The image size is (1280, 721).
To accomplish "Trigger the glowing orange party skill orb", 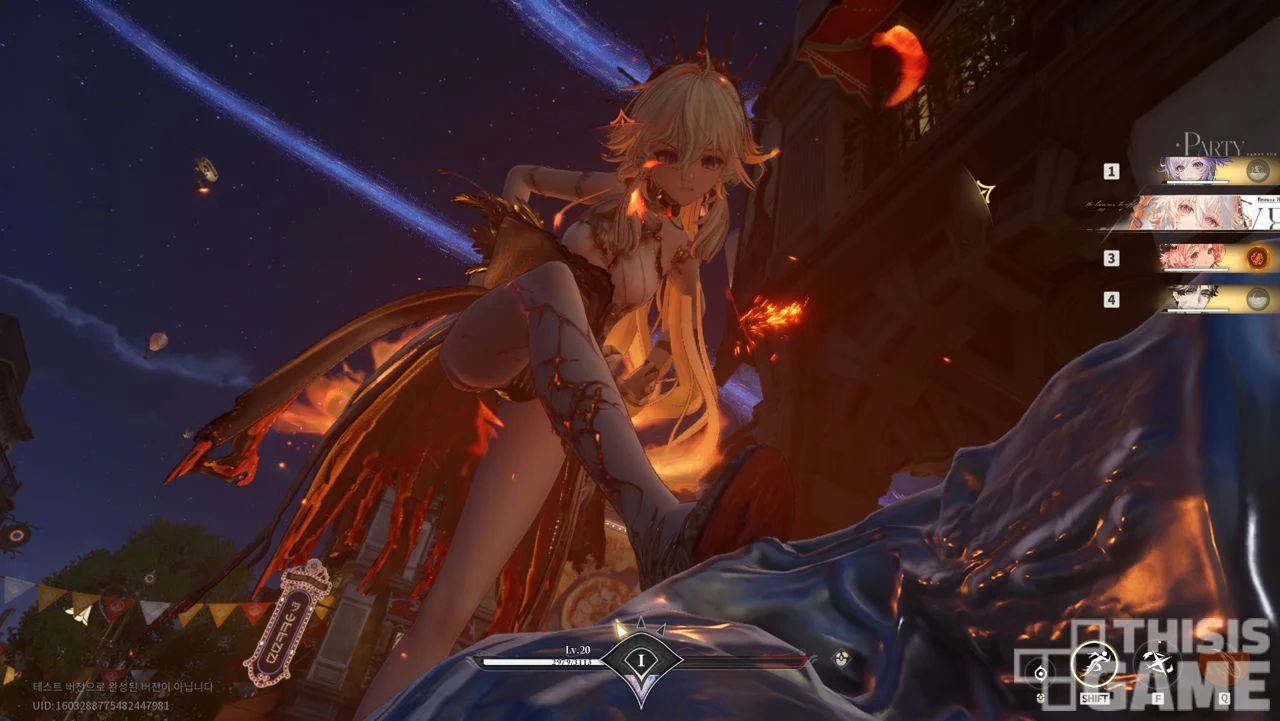I will pyautogui.click(x=1261, y=258).
